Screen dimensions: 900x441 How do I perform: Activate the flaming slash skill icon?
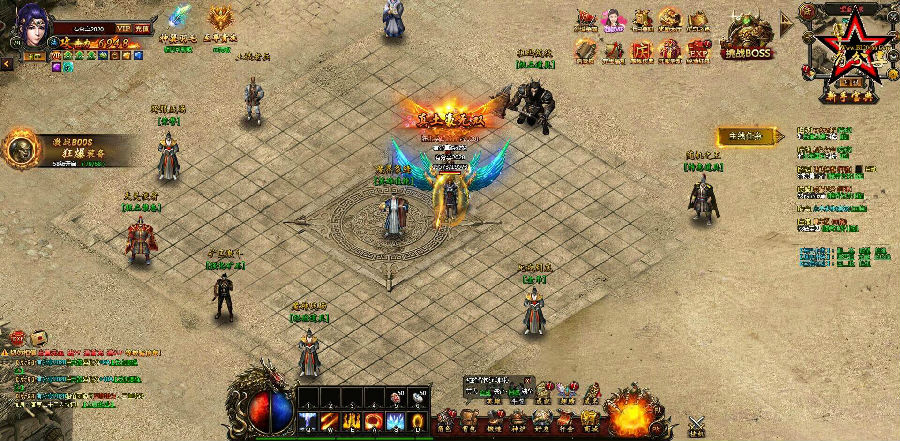coord(329,422)
